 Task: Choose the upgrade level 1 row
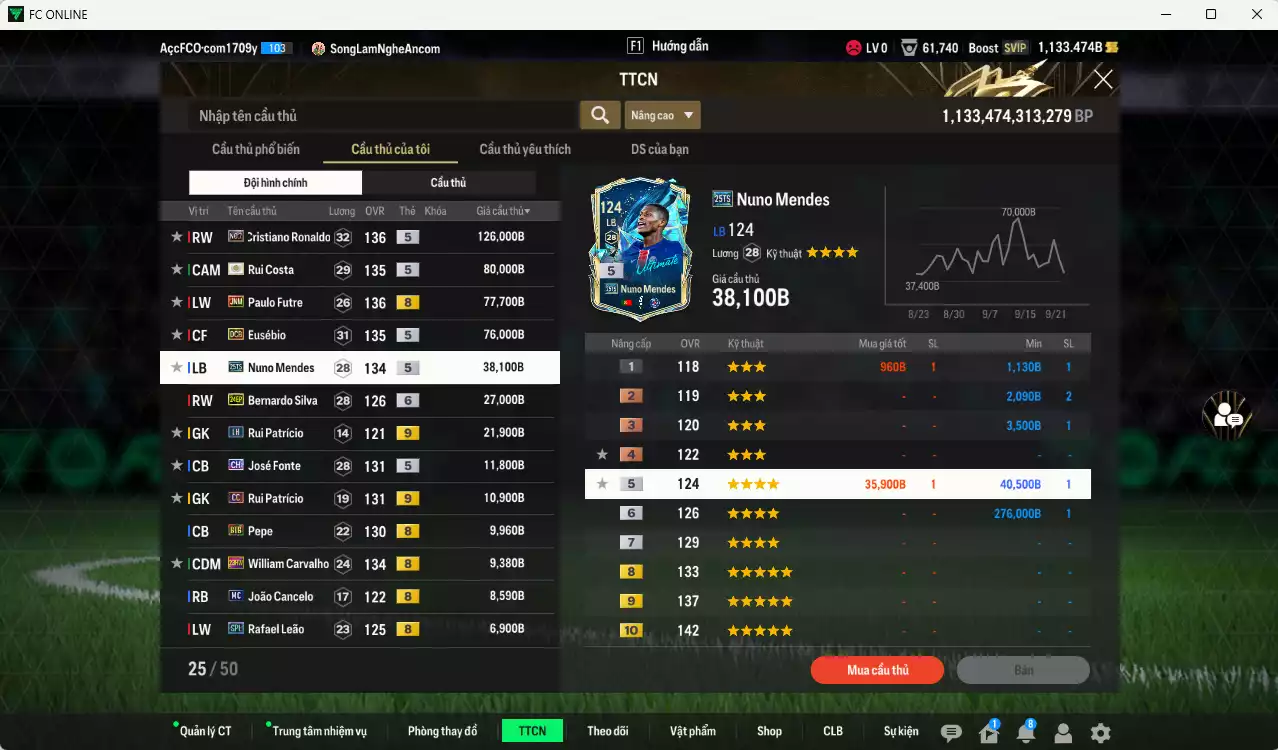(837, 367)
